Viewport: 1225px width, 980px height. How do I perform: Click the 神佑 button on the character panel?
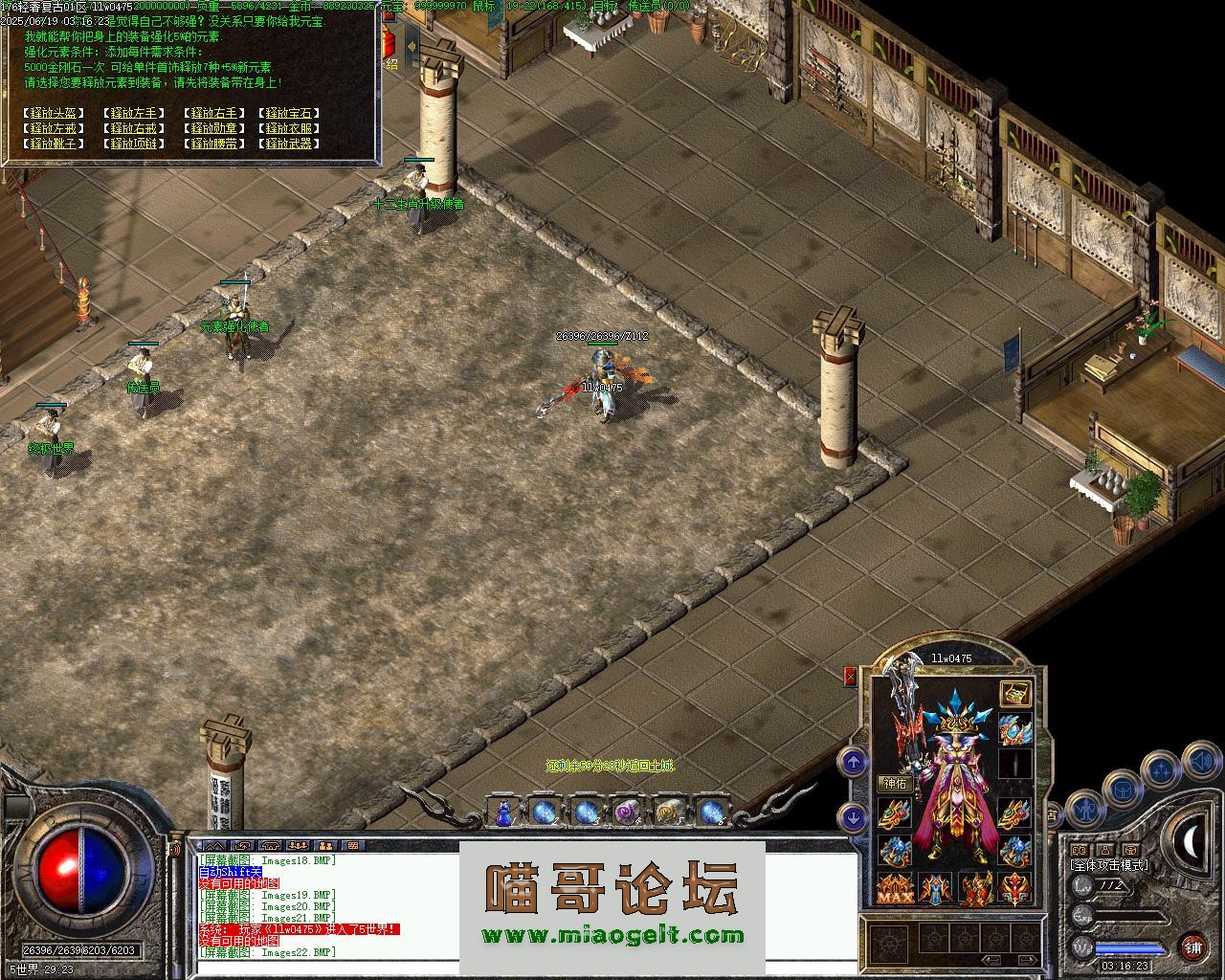[893, 783]
